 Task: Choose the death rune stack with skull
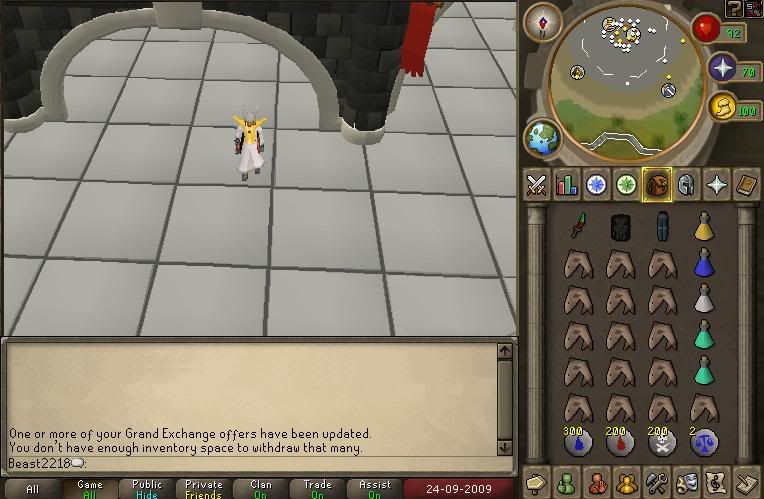(661, 441)
